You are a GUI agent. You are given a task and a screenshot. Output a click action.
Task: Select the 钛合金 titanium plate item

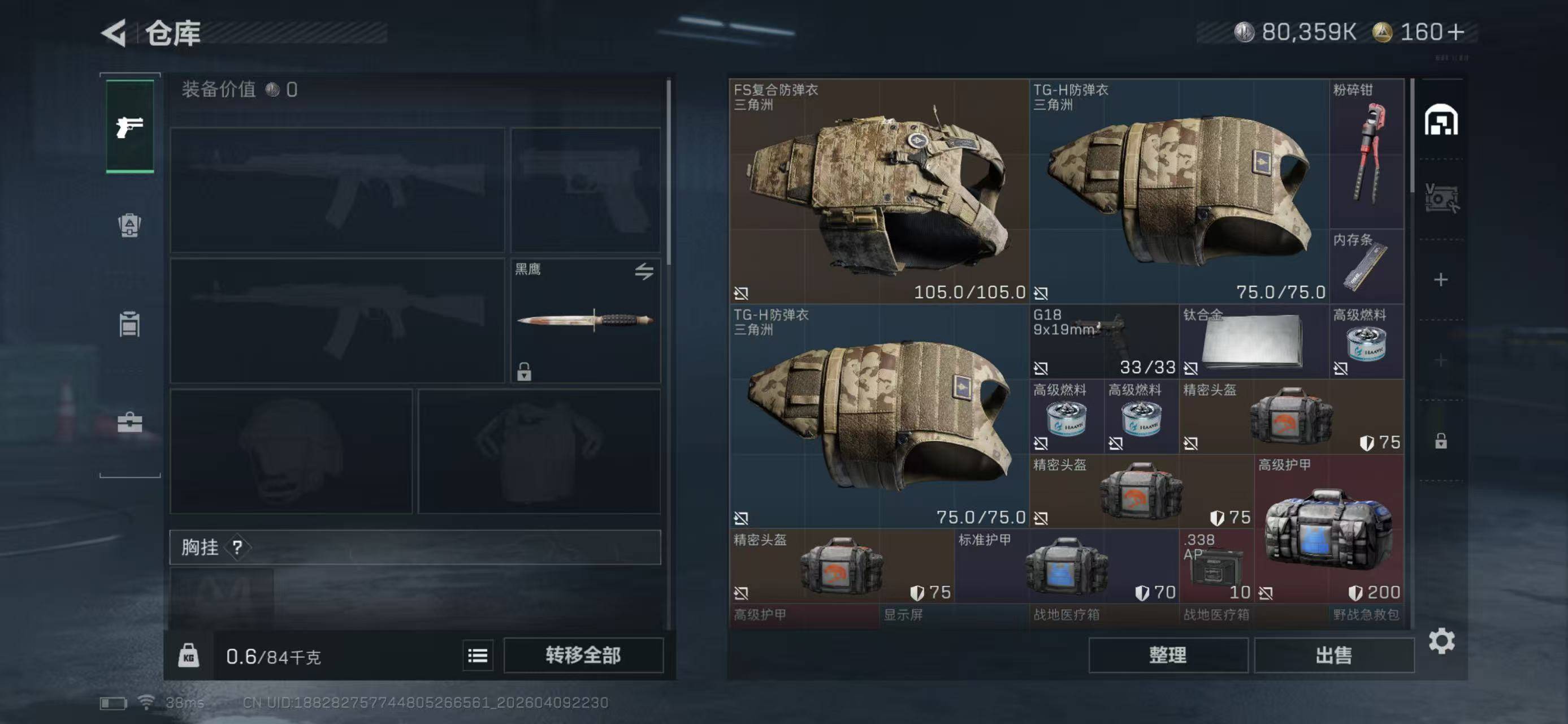point(1253,342)
